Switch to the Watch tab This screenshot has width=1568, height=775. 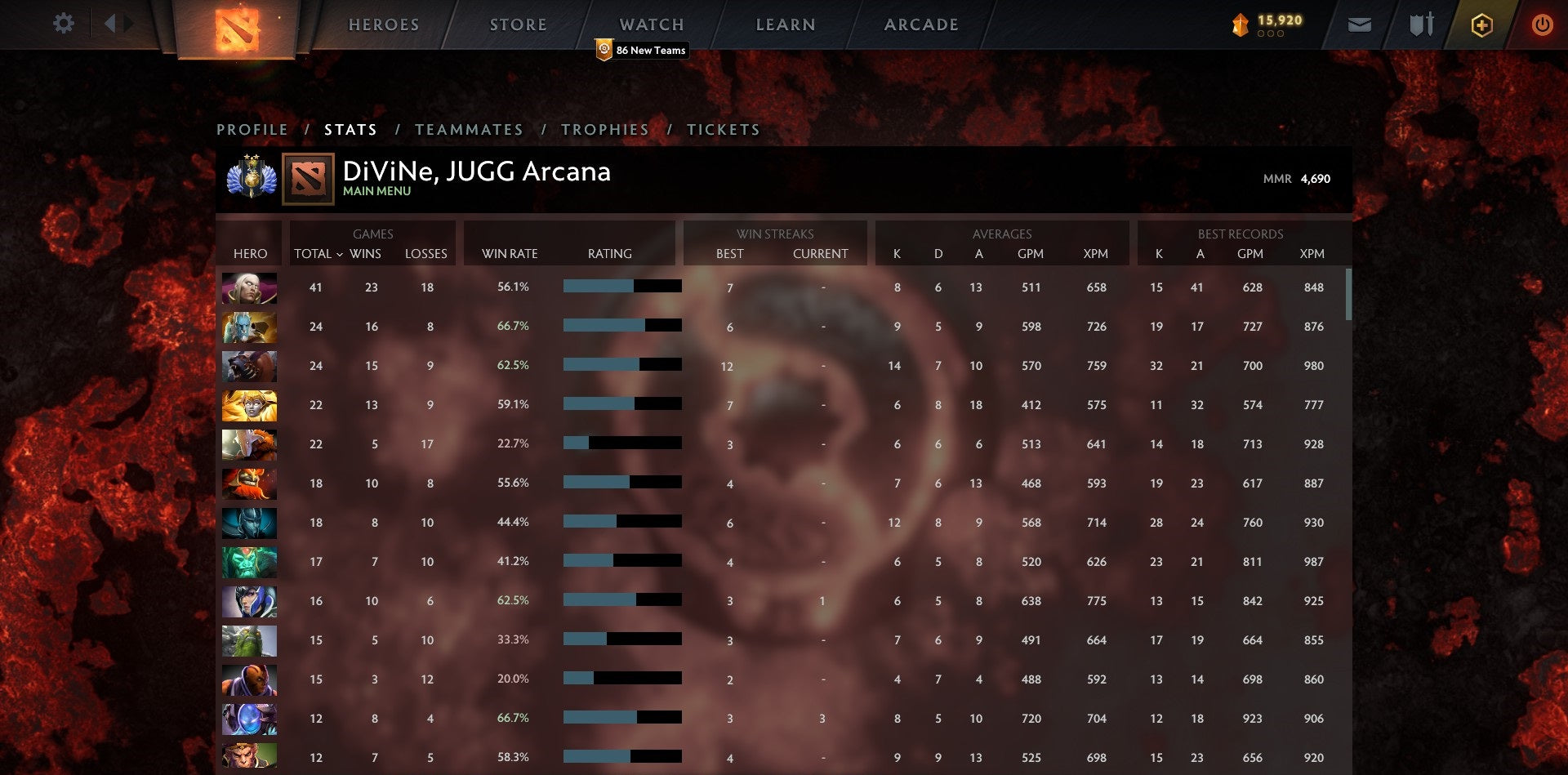(x=651, y=24)
